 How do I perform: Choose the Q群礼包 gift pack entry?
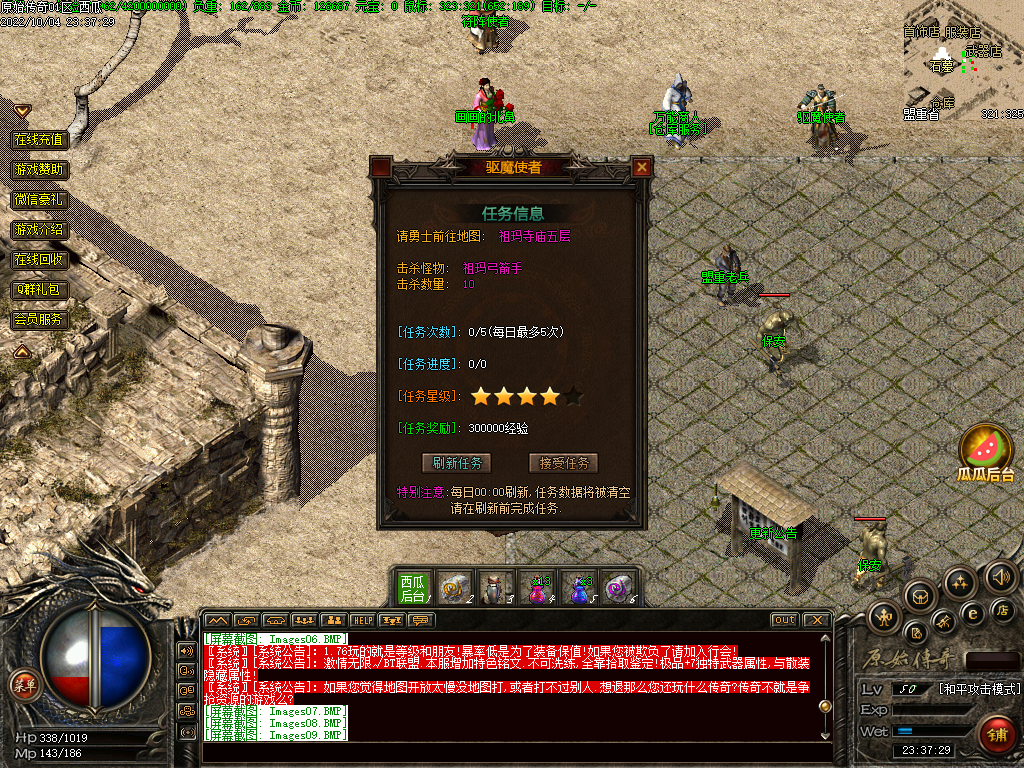(39, 290)
